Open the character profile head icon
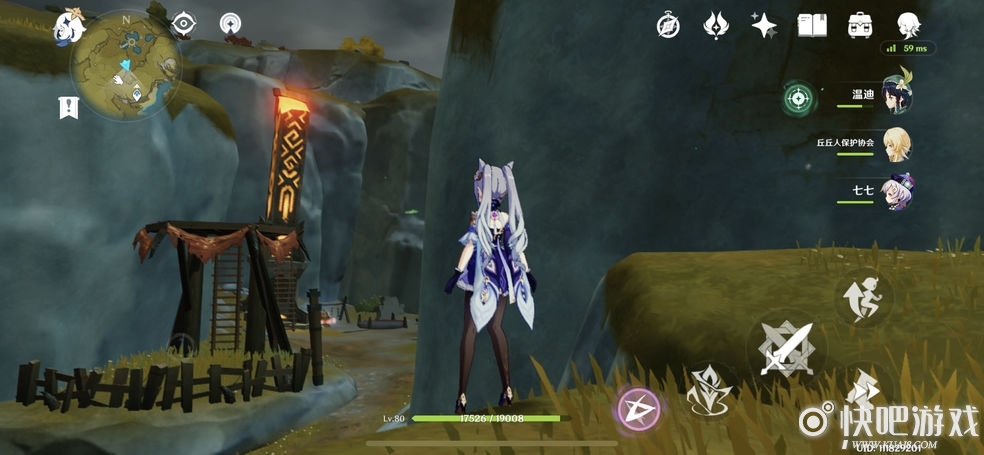Viewport: 984px width, 455px height. pyautogui.click(x=908, y=25)
